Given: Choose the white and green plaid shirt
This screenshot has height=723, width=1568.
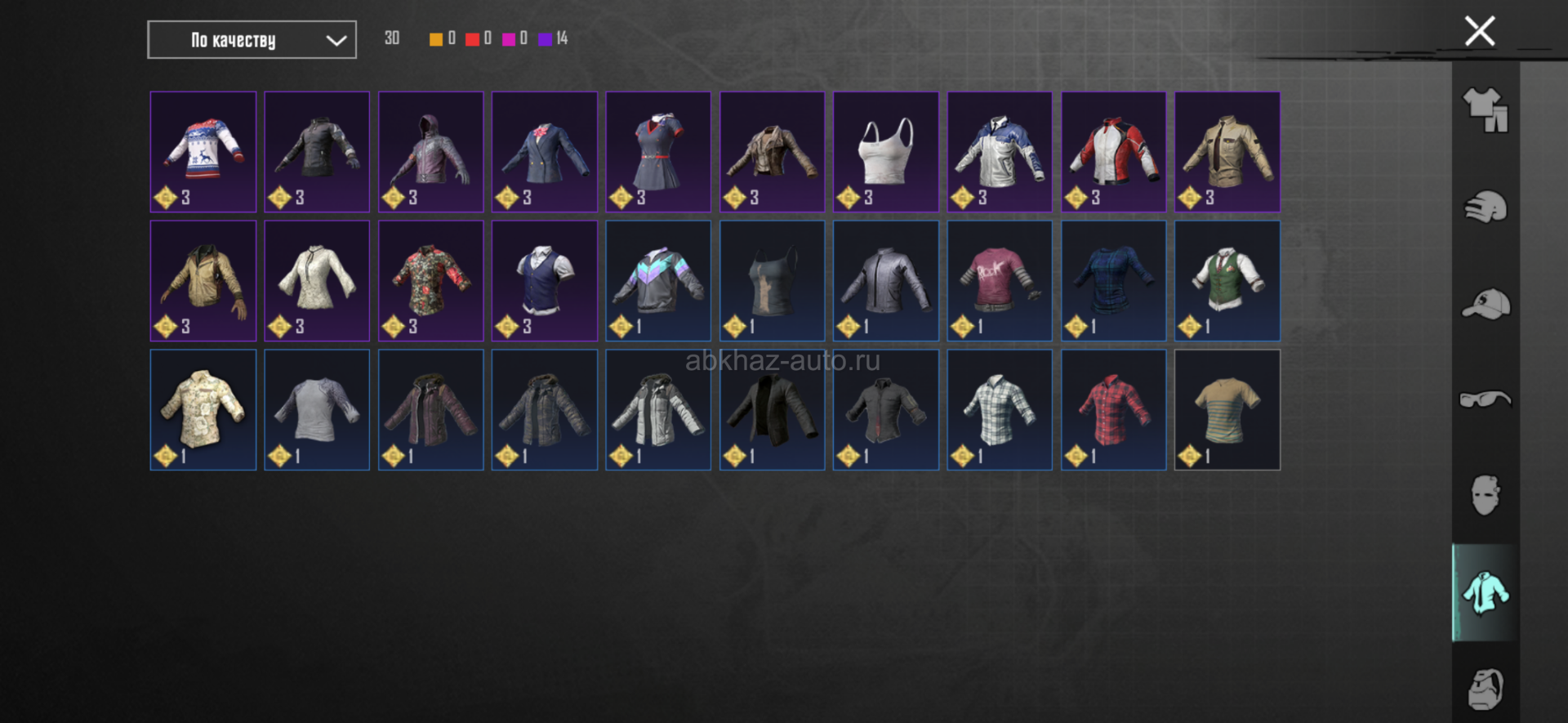Looking at the screenshot, I should click(x=1000, y=409).
